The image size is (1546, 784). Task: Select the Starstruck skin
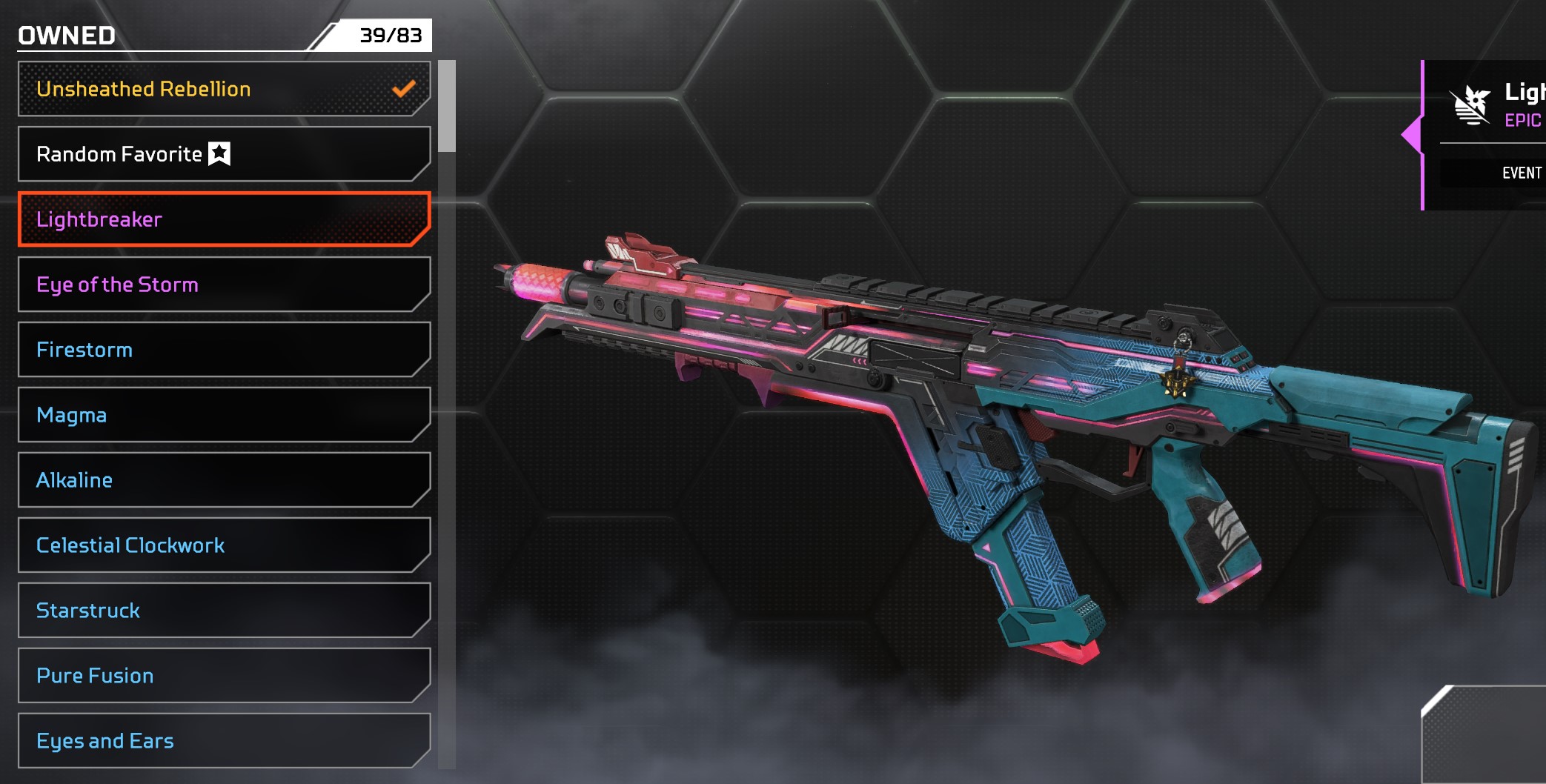[222, 611]
